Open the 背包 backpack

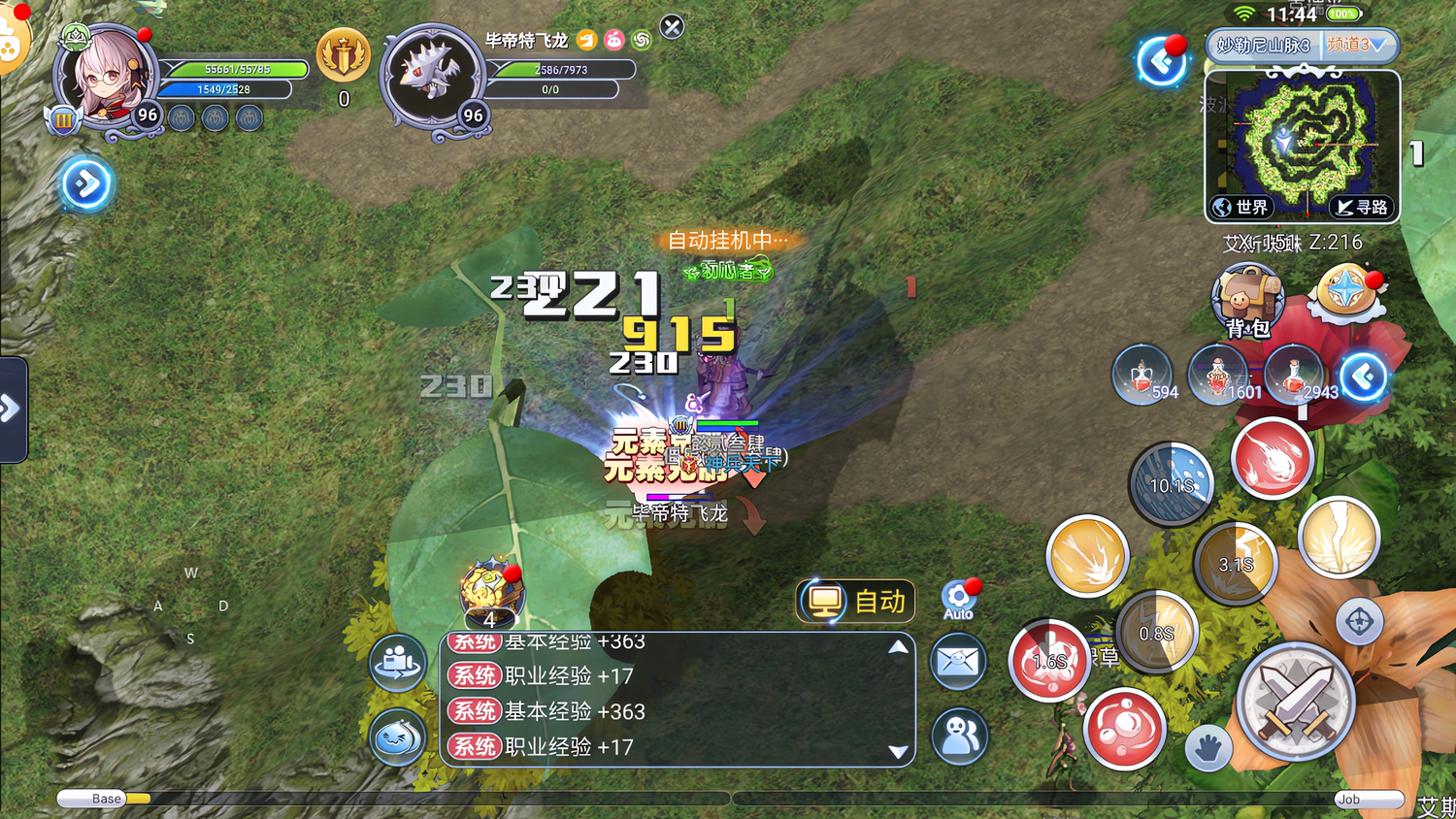coord(1247,300)
